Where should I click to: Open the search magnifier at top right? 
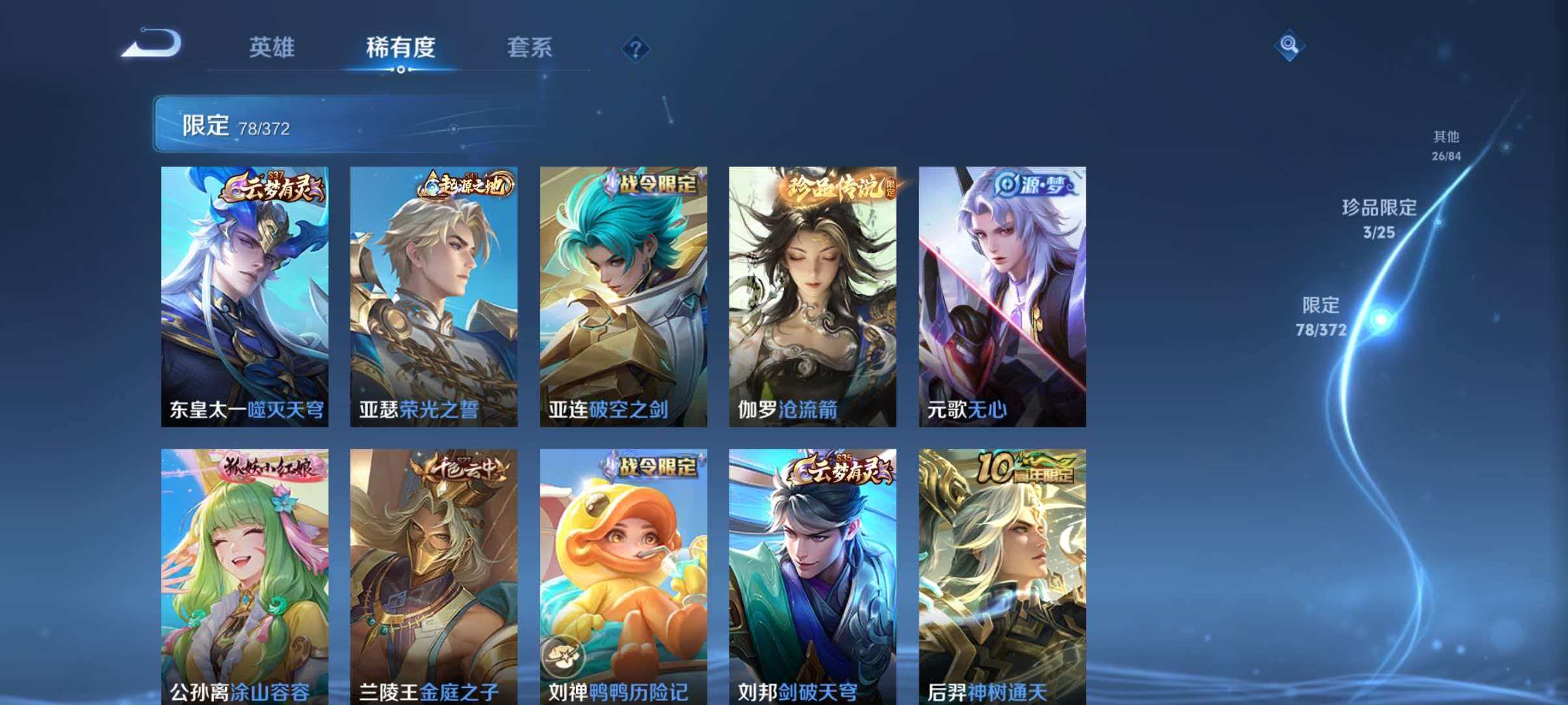click(1290, 46)
